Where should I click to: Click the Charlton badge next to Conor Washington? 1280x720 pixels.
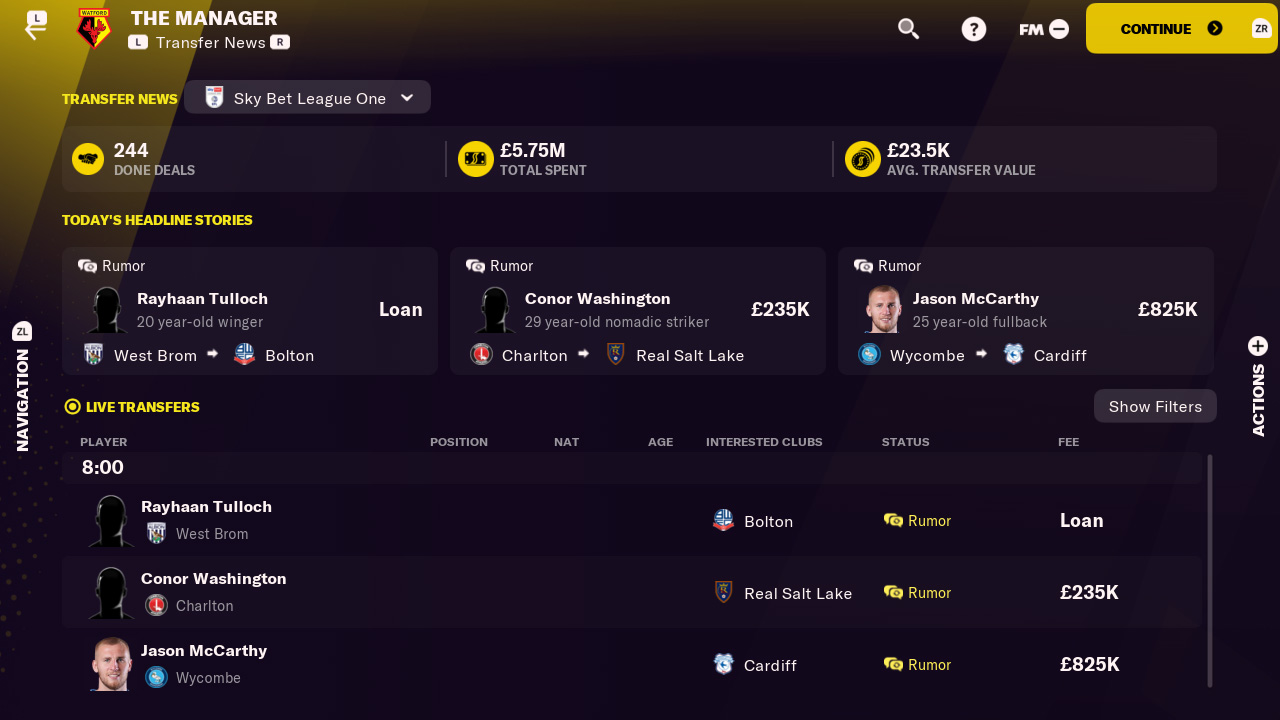point(481,355)
